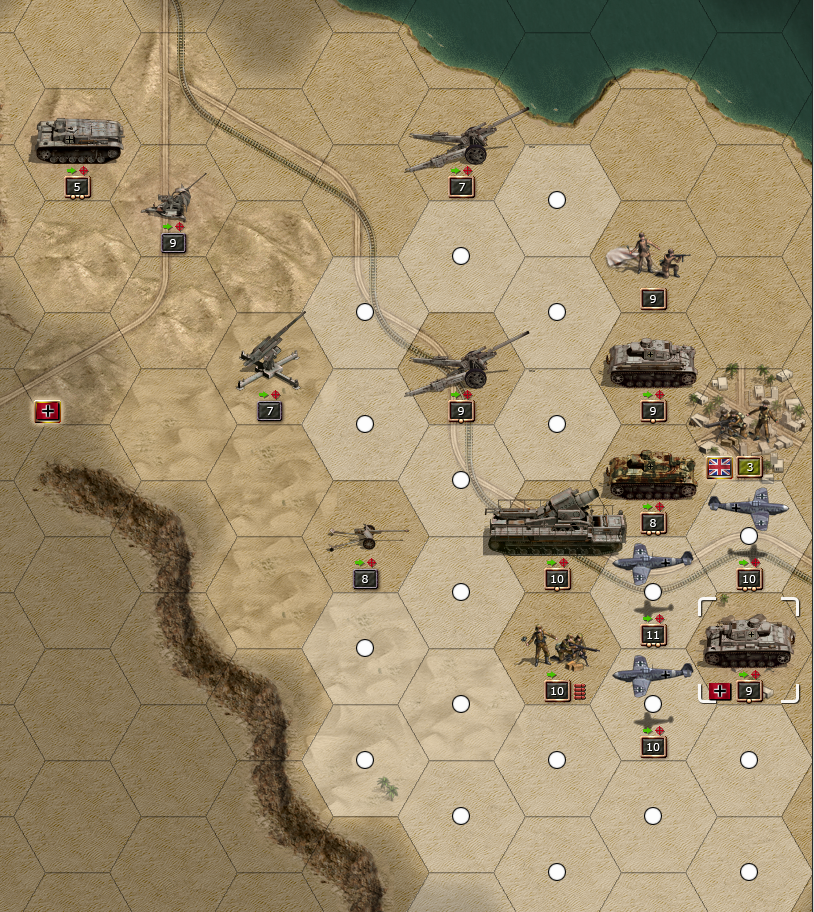Choose the fighter plane with strength 11
This screenshot has width=814, height=912.
pyautogui.click(x=652, y=566)
